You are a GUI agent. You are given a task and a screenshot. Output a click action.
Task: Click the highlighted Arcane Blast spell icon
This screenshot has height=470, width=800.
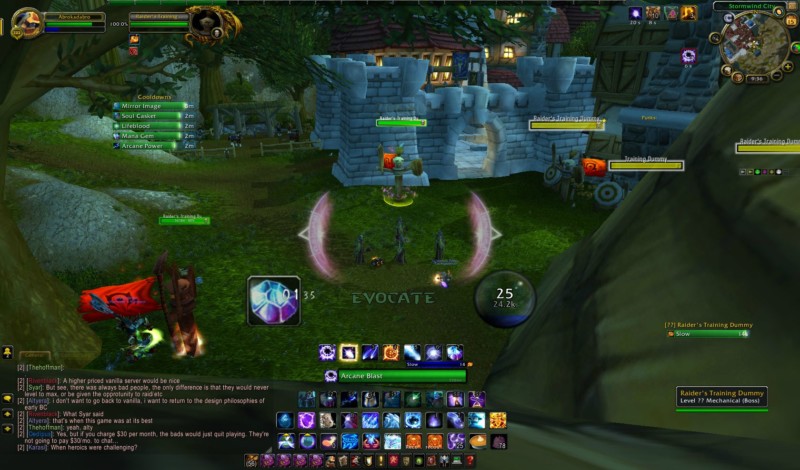(348, 352)
